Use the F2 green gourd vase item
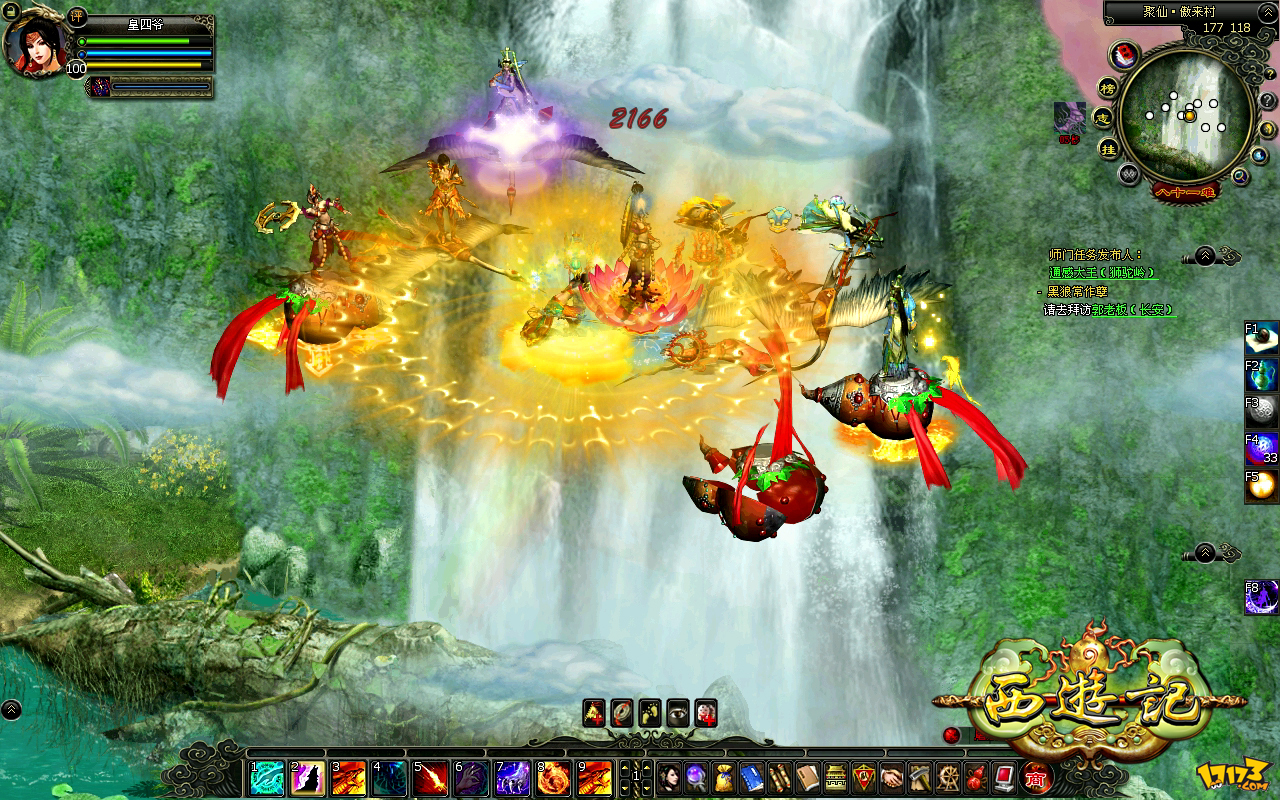The width and height of the screenshot is (1280, 800). (x=1262, y=374)
